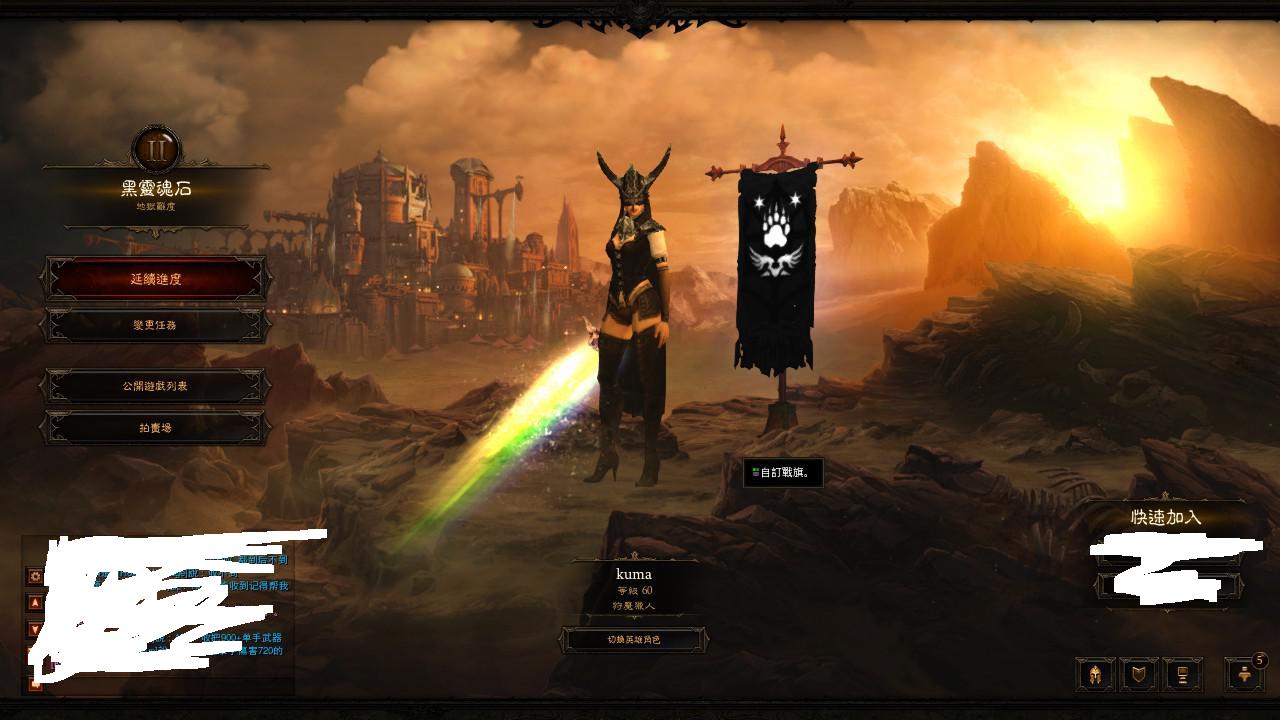Screen dimensions: 1280x720
Task: Click the 延續進度 (Resume Game) button
Action: pos(156,279)
